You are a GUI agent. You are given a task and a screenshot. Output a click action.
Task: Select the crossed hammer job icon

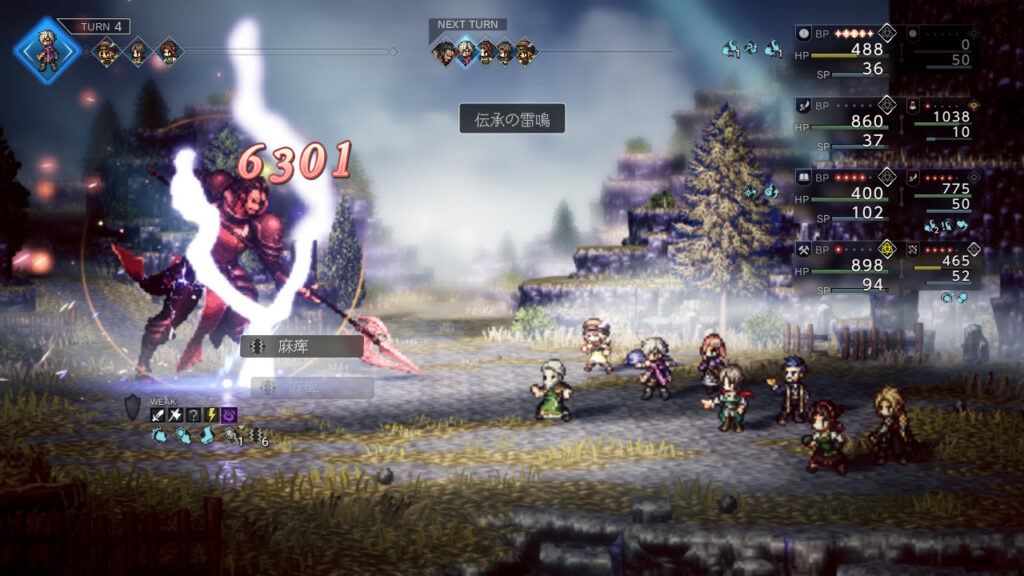click(803, 247)
